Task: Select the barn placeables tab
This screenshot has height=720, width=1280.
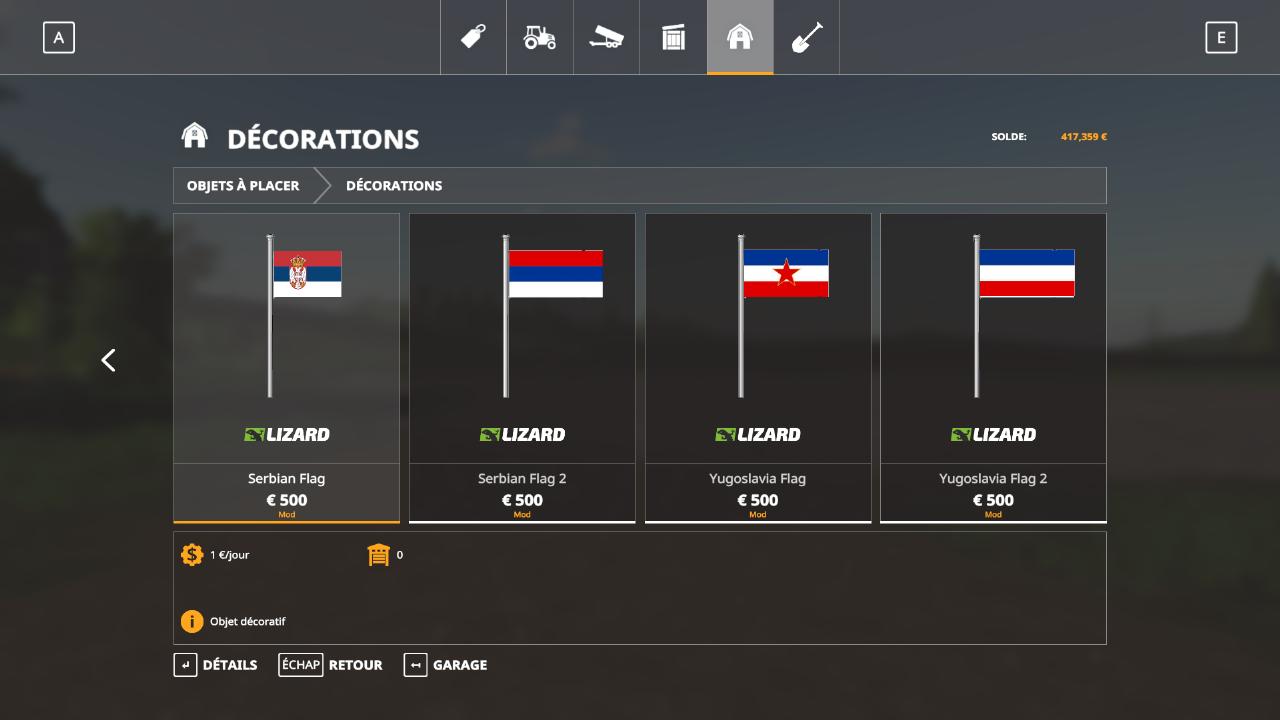Action: point(740,38)
